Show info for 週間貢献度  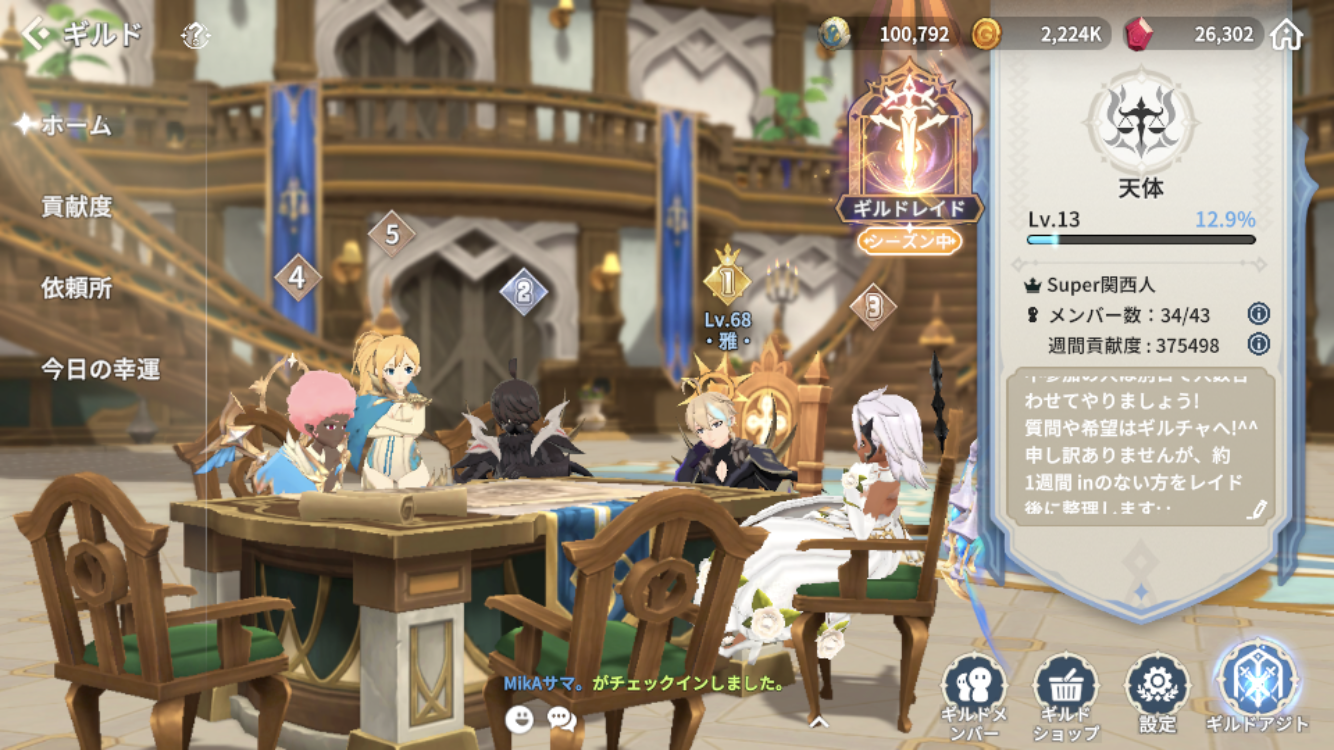tap(1258, 345)
